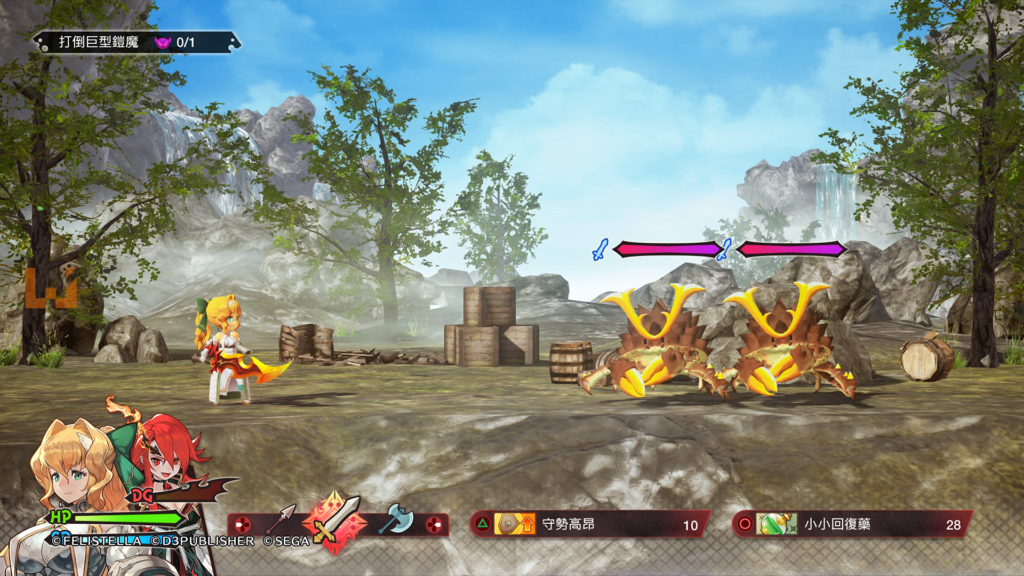Activate the 守勢高昂 skill slot
This screenshot has height=576, width=1024.
click(590, 524)
